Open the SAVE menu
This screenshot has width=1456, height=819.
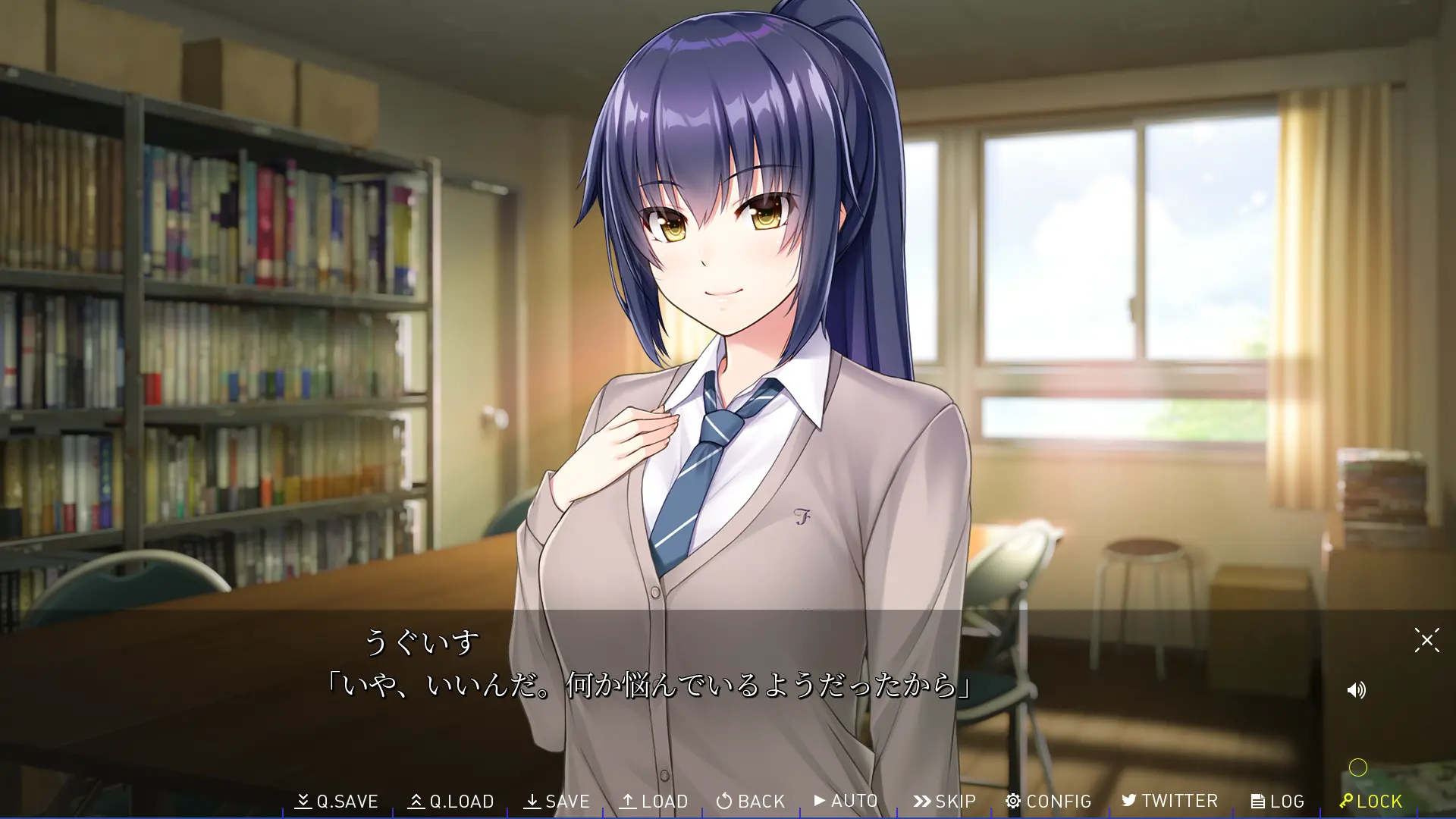point(557,801)
